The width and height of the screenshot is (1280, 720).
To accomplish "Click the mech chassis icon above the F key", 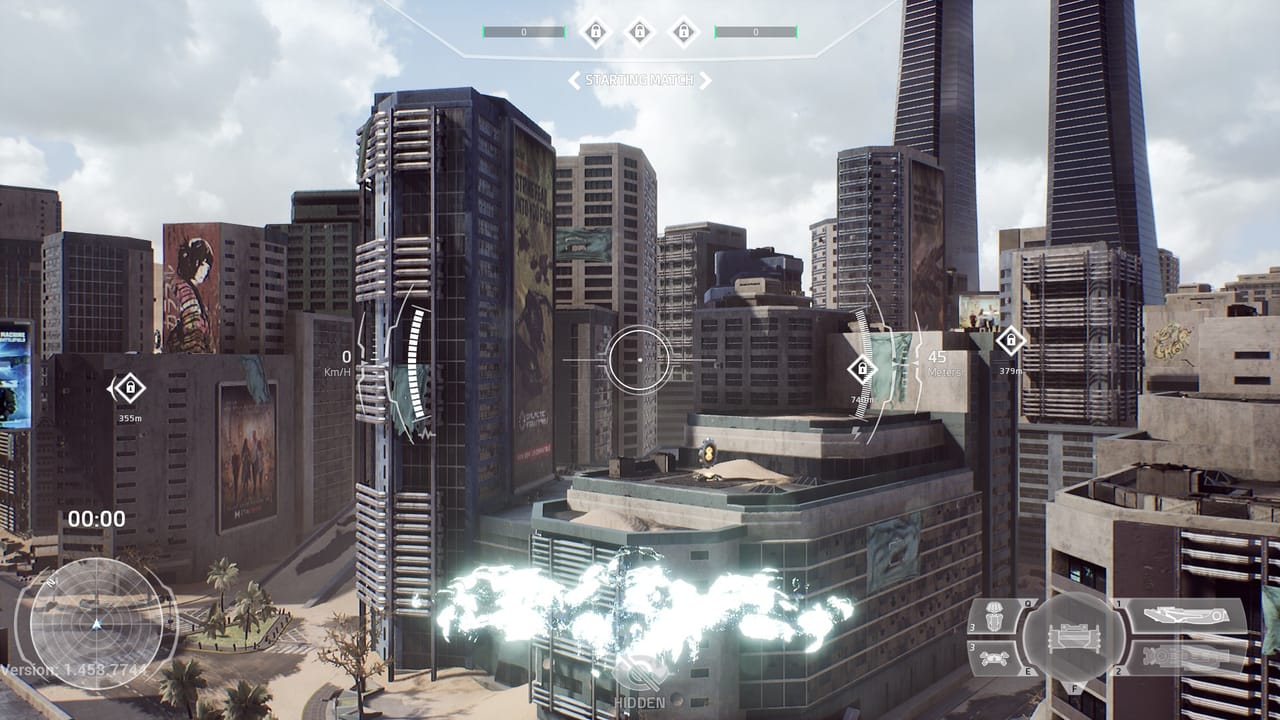I will [x=1075, y=640].
